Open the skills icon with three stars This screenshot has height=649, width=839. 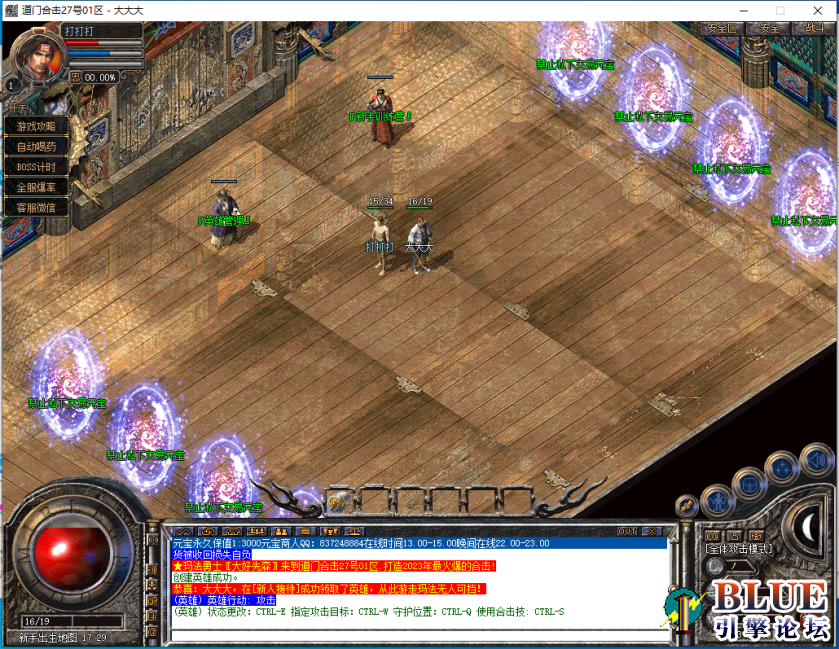point(780,468)
